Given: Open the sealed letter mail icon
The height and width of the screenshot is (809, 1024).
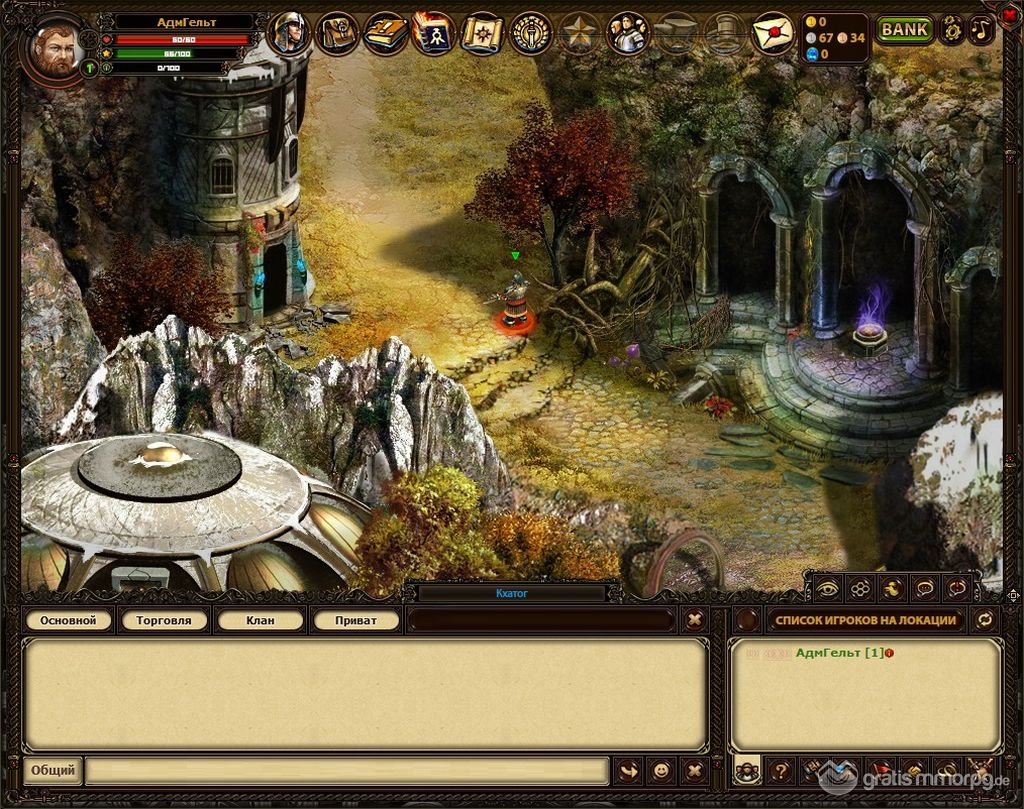Looking at the screenshot, I should (772, 33).
